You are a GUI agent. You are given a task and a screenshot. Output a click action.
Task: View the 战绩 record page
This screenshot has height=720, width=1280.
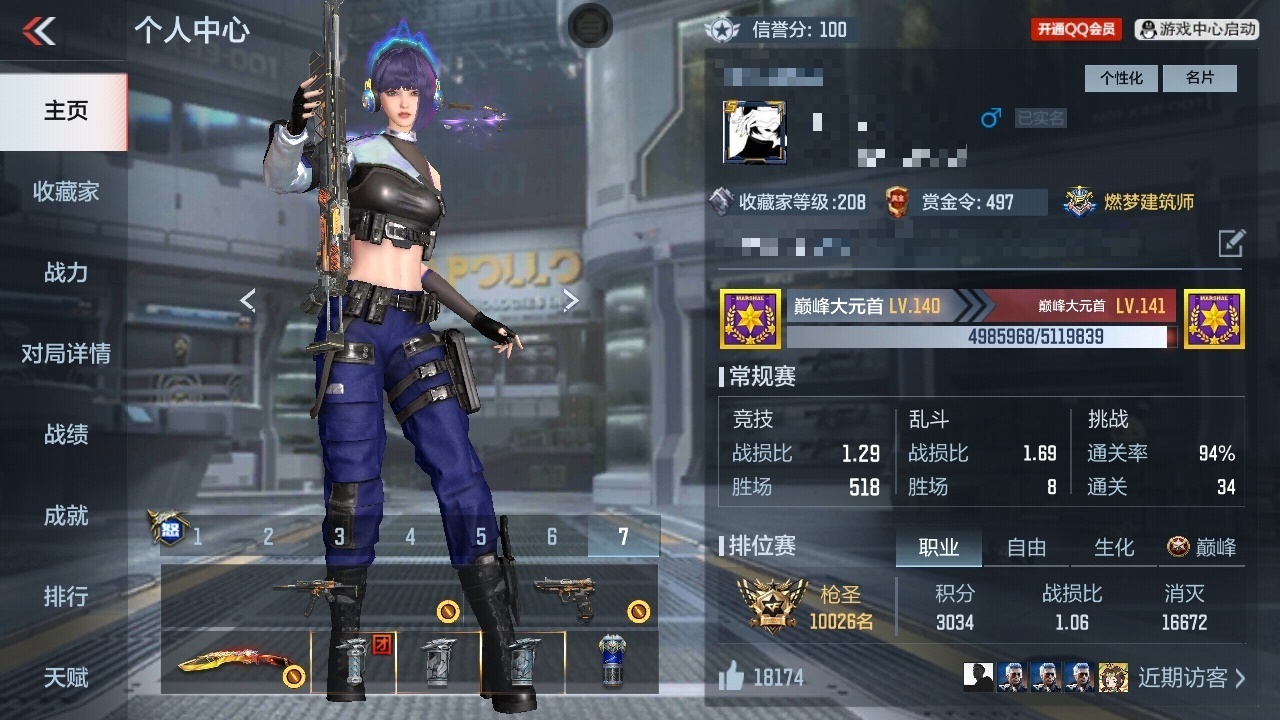tap(65, 434)
